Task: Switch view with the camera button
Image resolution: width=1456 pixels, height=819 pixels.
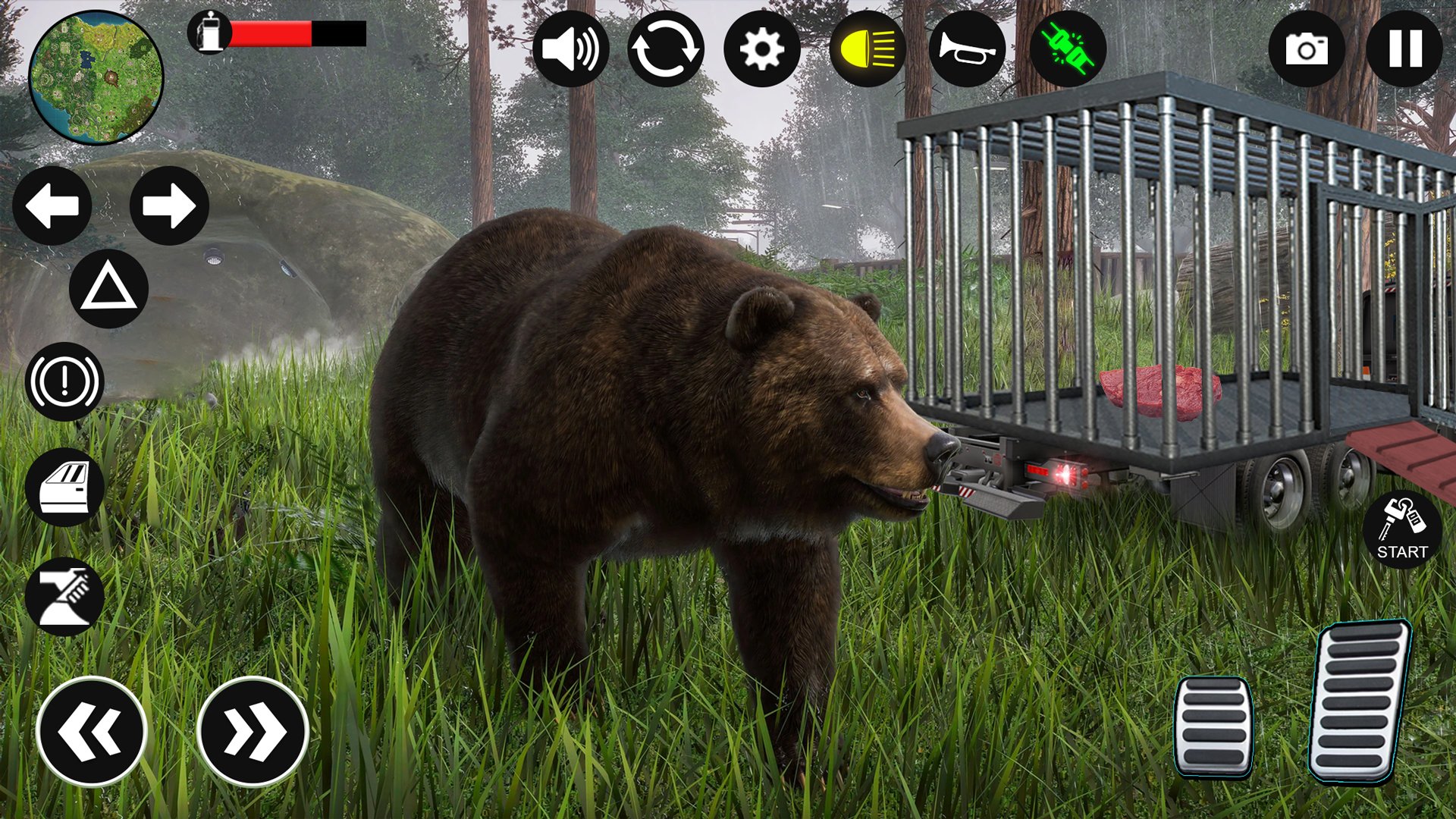Action: pyautogui.click(x=1307, y=49)
